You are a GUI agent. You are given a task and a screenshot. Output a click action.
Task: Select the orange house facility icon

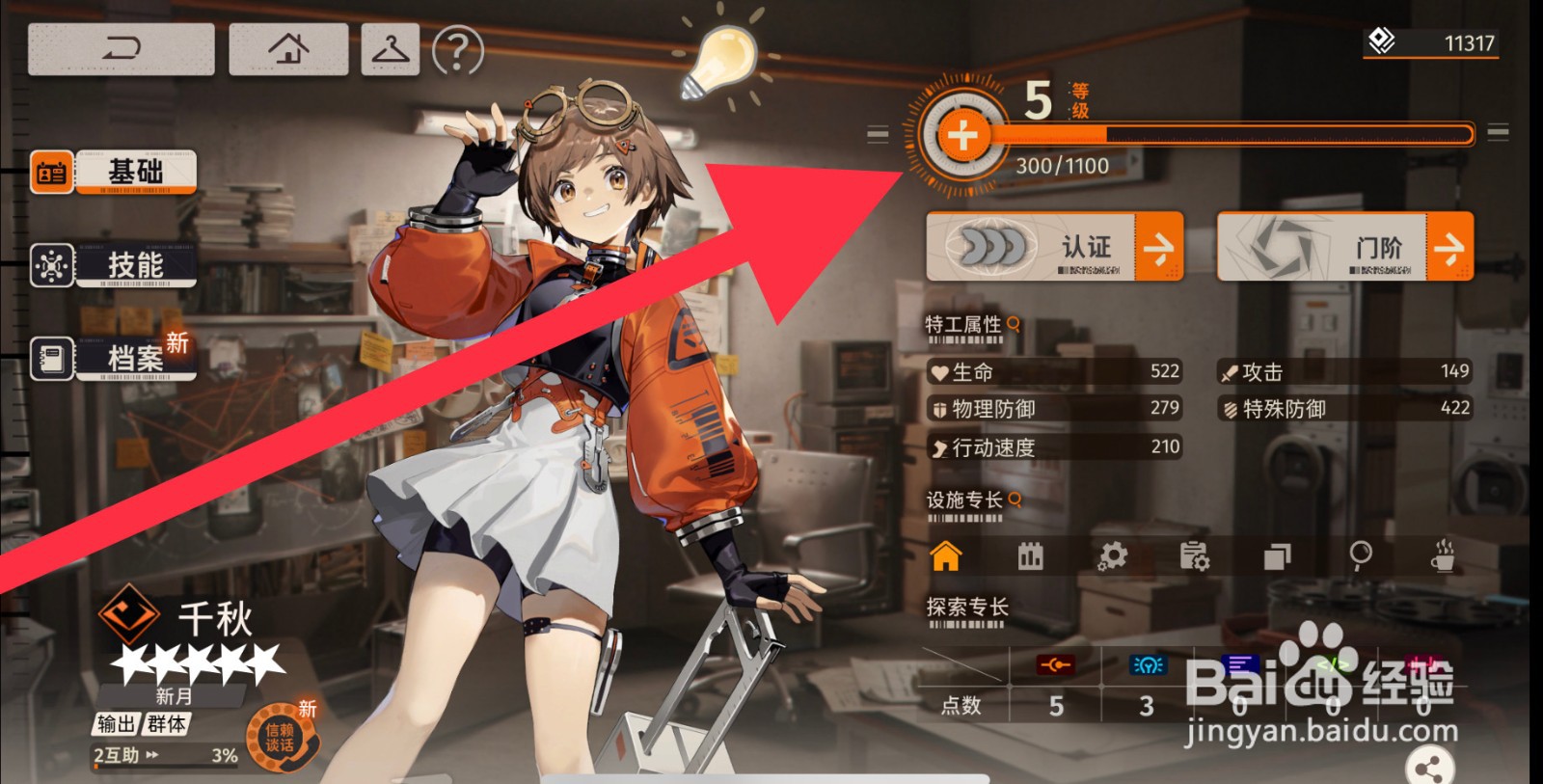[946, 556]
